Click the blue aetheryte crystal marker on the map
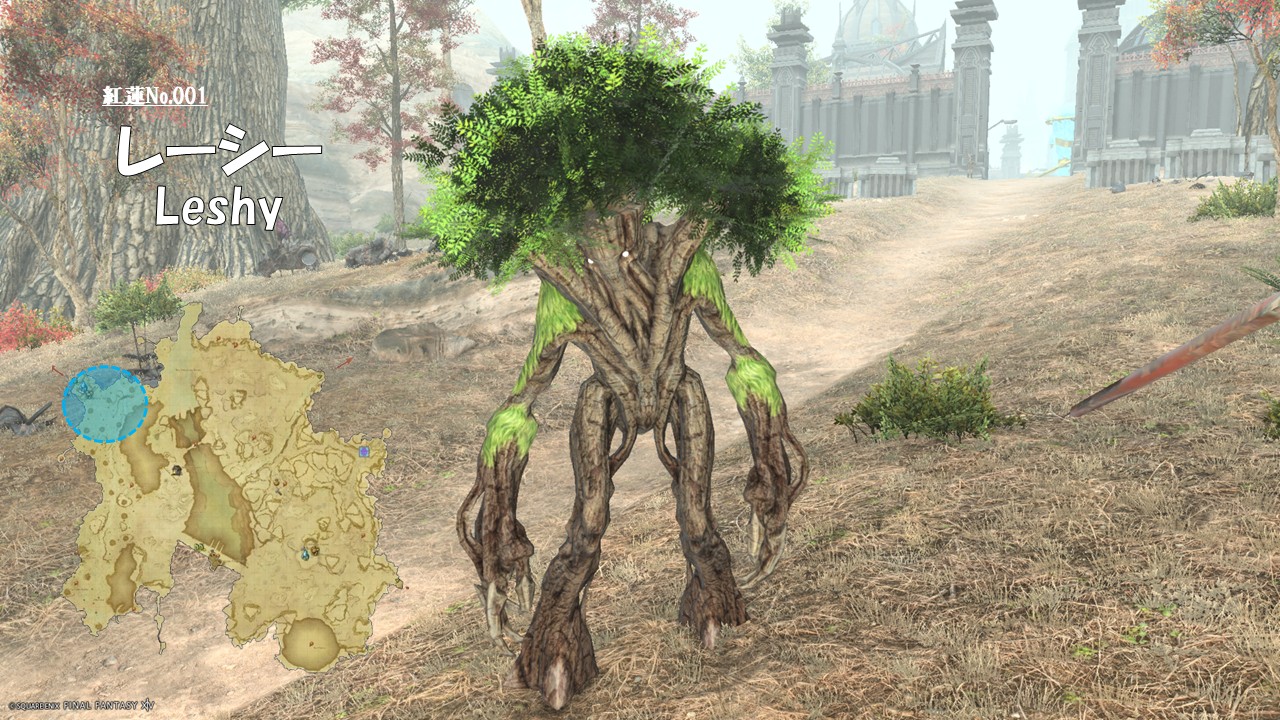Image resolution: width=1280 pixels, height=720 pixels. point(305,553)
